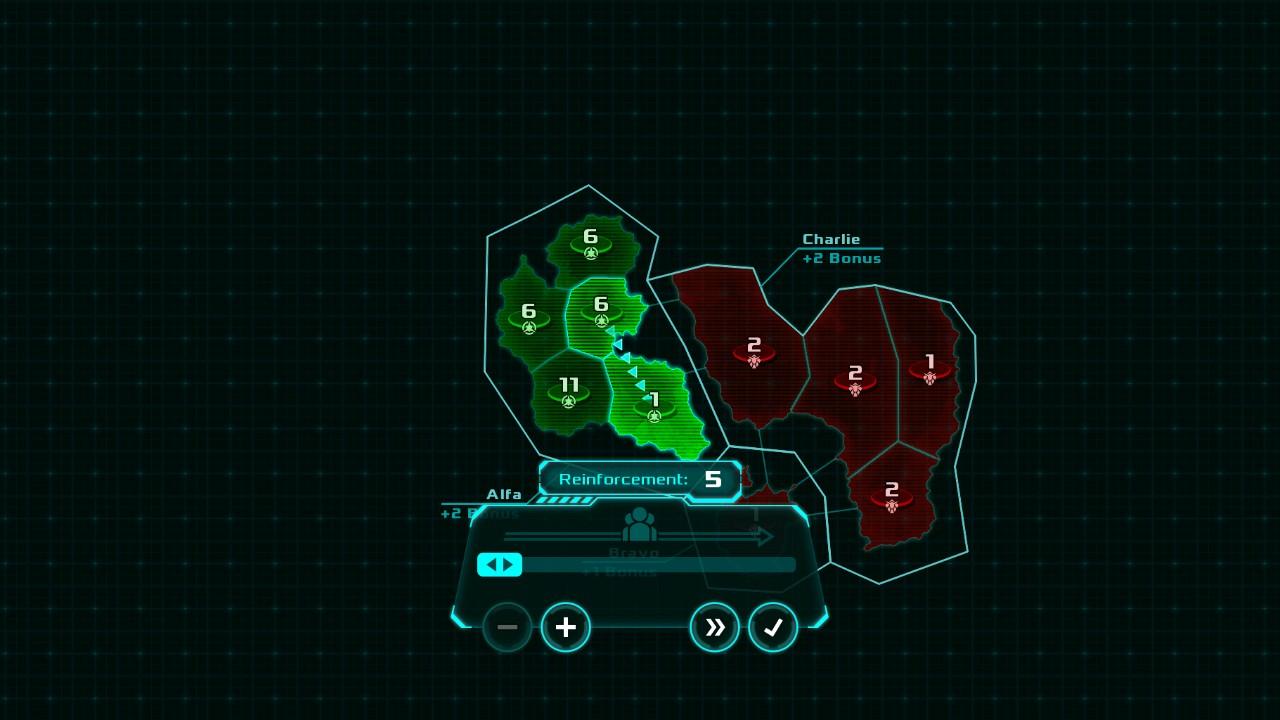
Task: Open the Charlie +2 Bonus region label
Action: (832, 248)
